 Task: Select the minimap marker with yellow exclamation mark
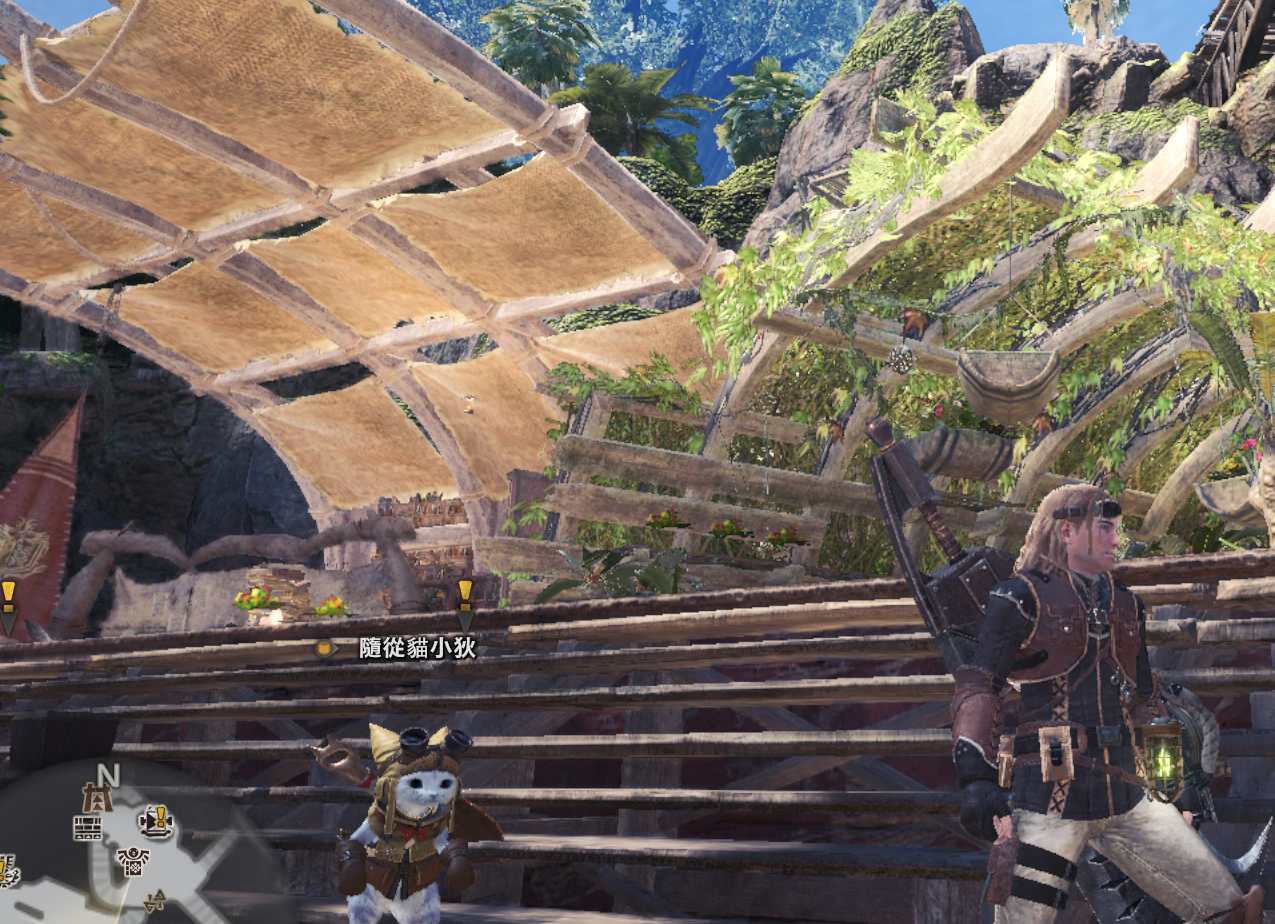point(157,821)
